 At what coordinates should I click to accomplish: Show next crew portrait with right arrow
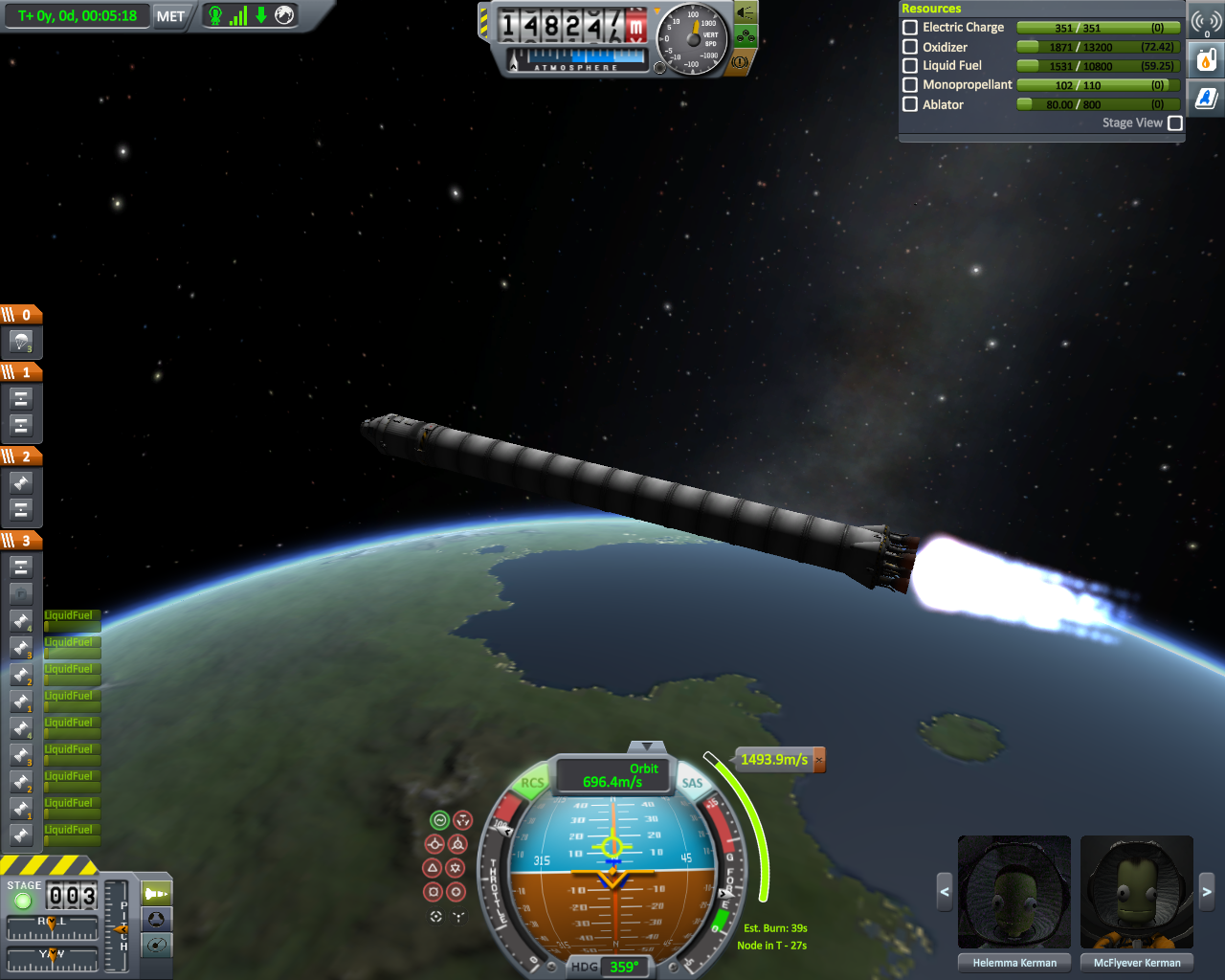point(1207,892)
